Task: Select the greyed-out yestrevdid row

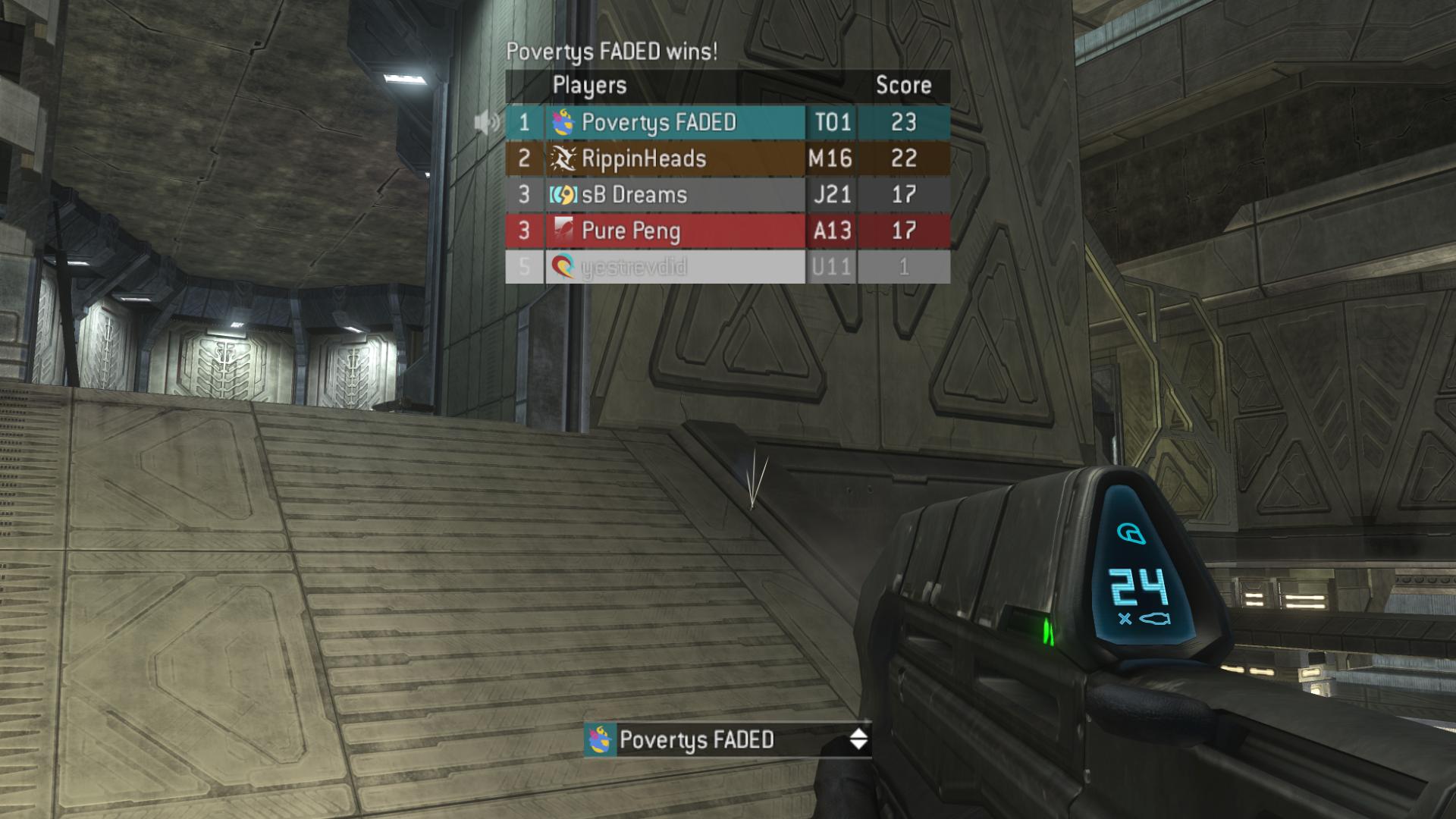Action: [x=634, y=267]
